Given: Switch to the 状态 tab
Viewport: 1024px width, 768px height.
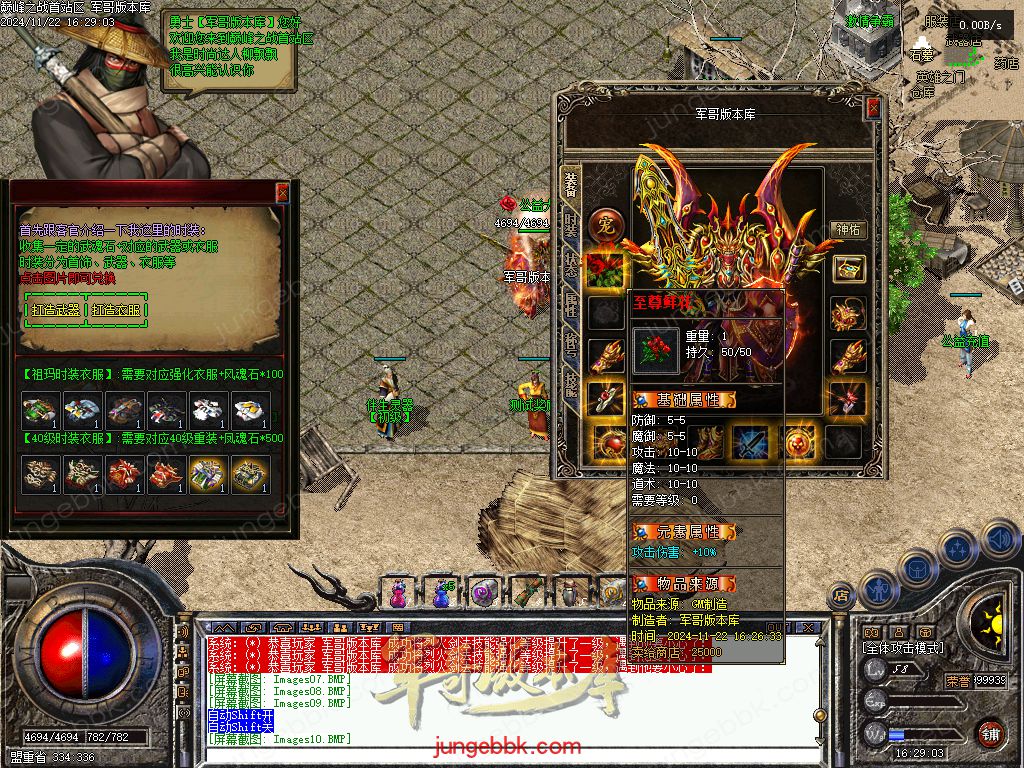Looking at the screenshot, I should (571, 264).
